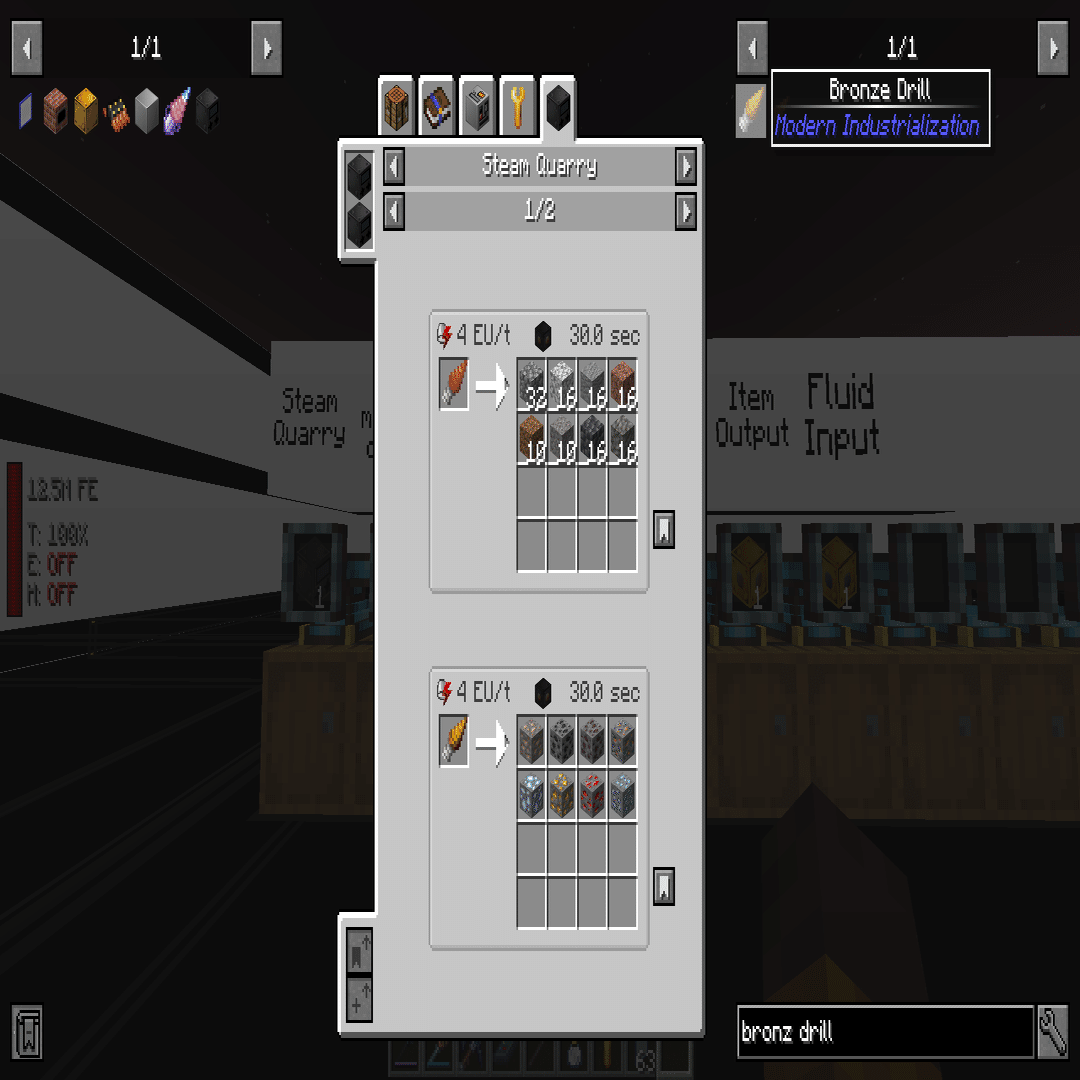Image resolution: width=1080 pixels, height=1080 pixels.
Task: Choose the pink crystal drill bookmark item
Action: point(176,110)
